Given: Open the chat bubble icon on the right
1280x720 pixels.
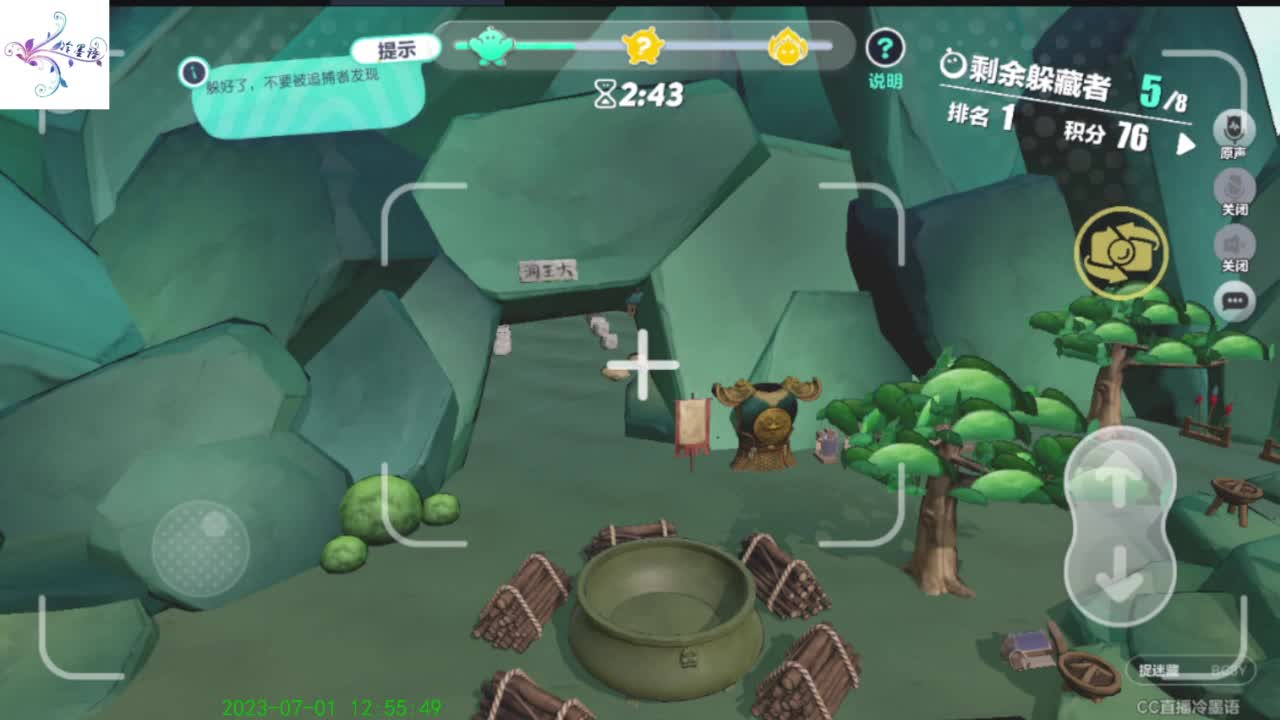Looking at the screenshot, I should coord(1235,300).
